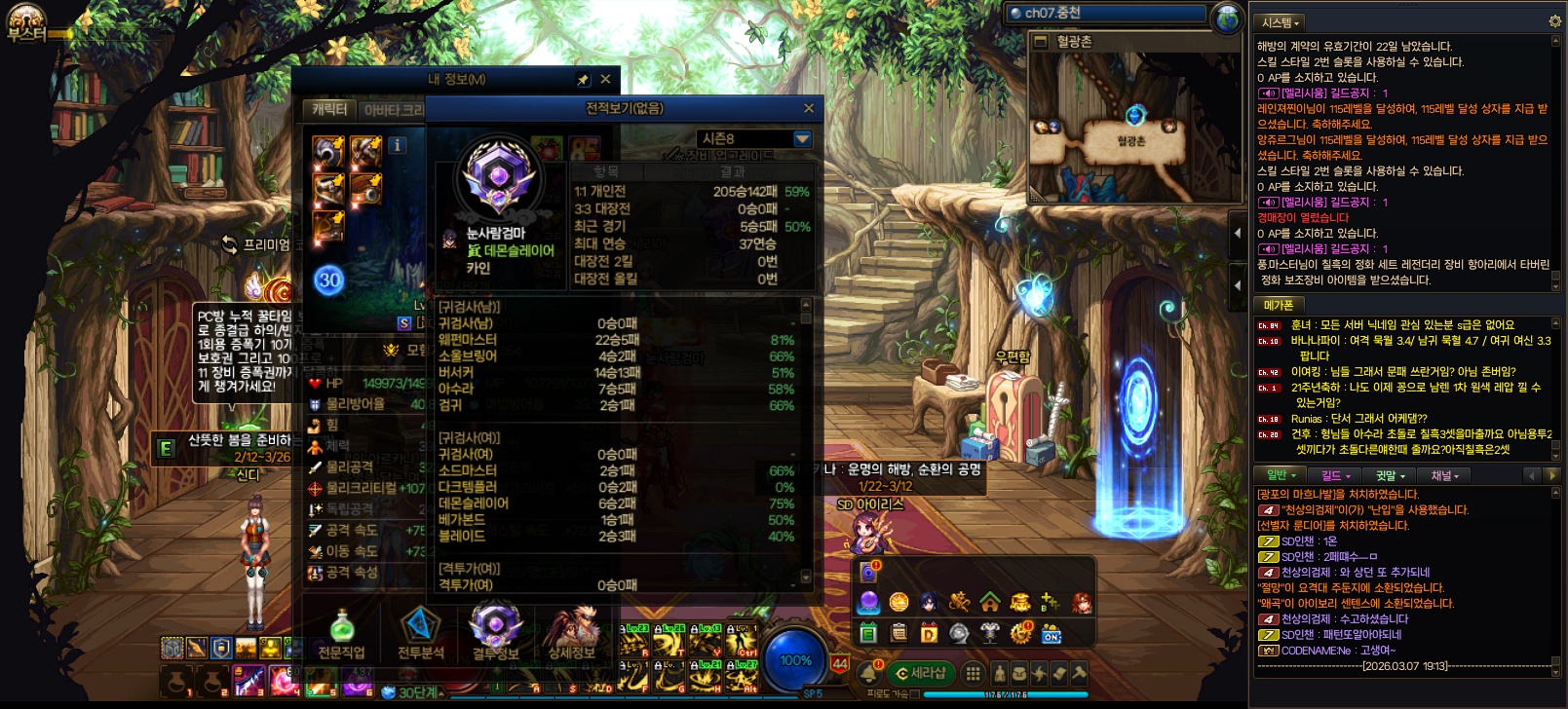Switch chat to the 길드 tab
The image size is (1568, 709).
[x=1335, y=475]
